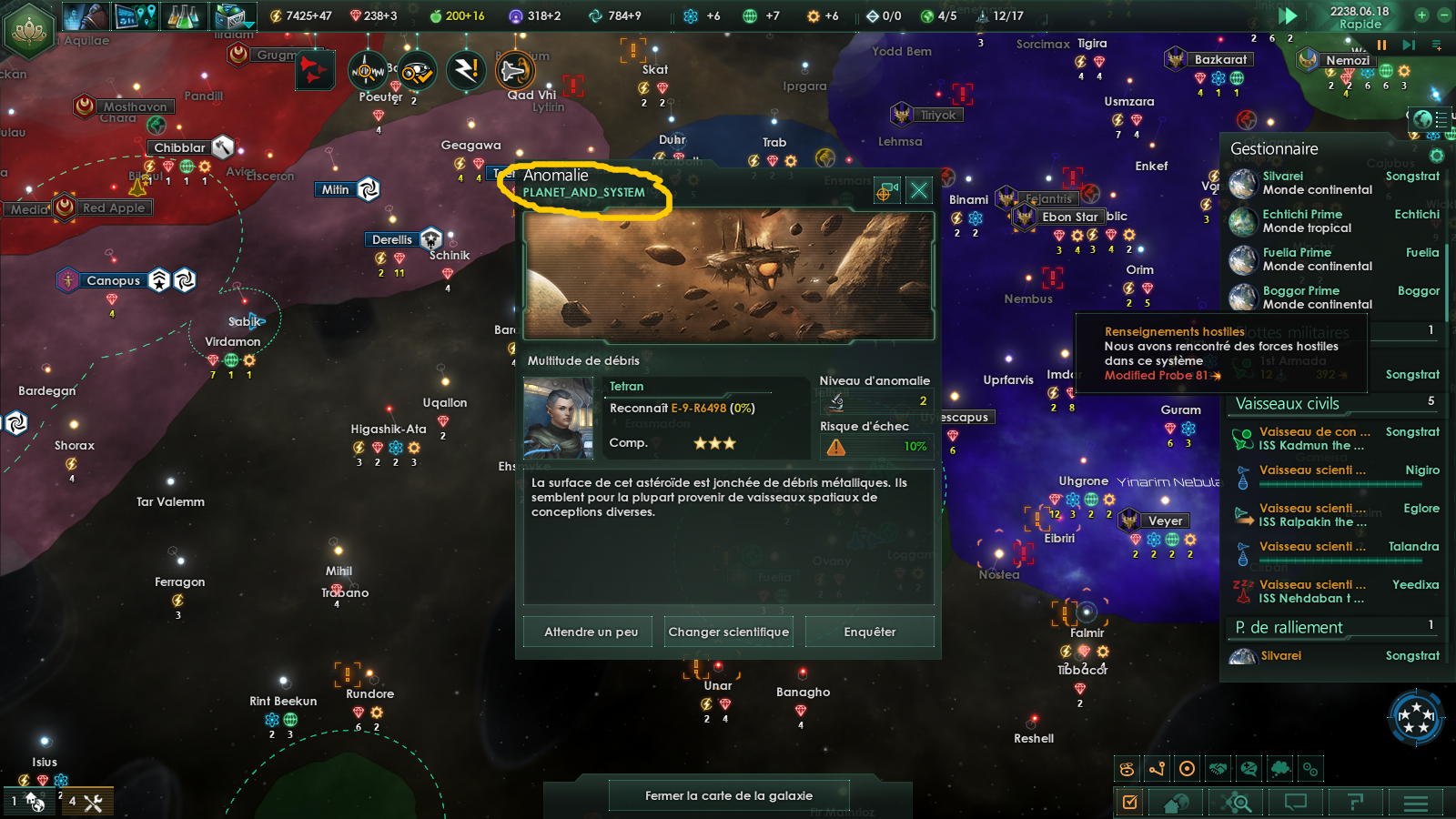This screenshot has width=1456, height=819.
Task: Open contacts via the speech bubble icon
Action: [x=1296, y=803]
